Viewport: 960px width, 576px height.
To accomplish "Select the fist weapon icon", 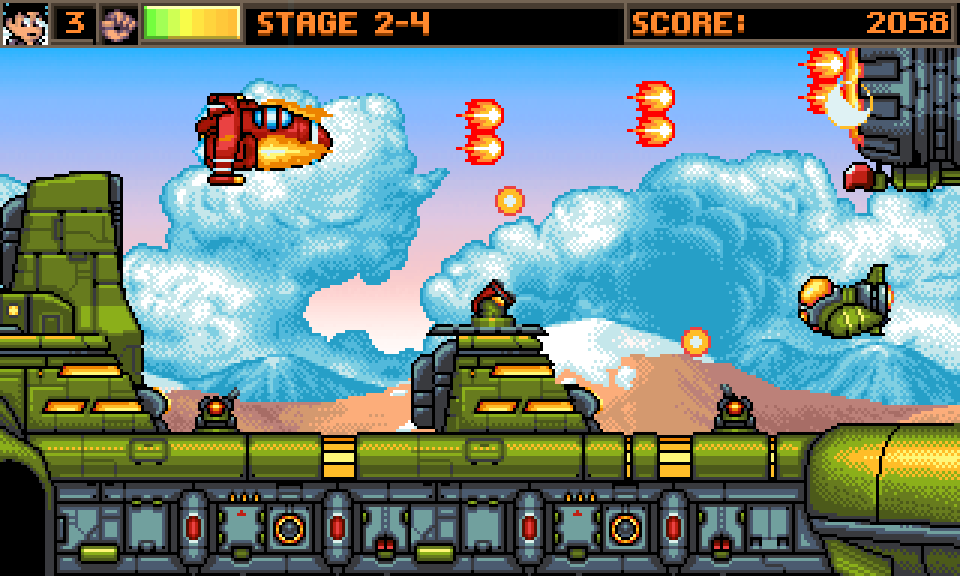I will (119, 23).
